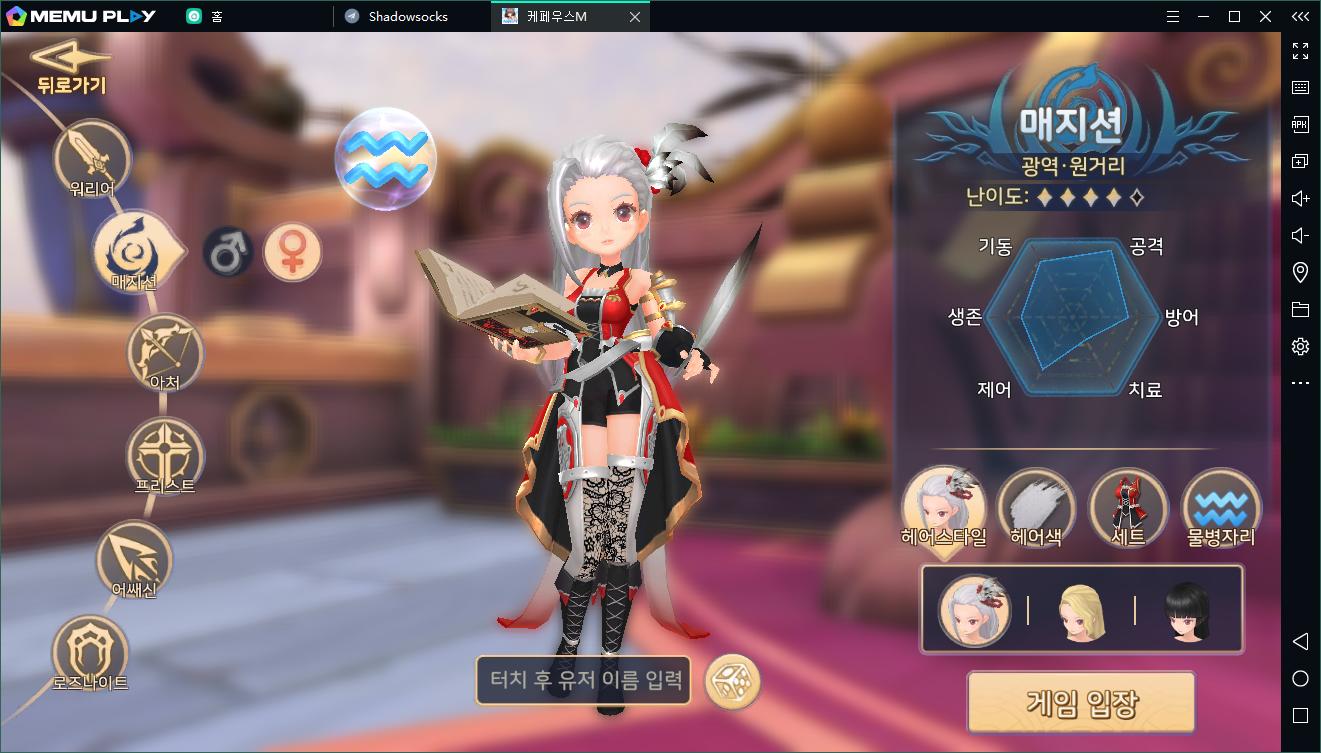This screenshot has width=1321, height=753.
Task: Switch to female gender symbol
Action: (x=292, y=250)
